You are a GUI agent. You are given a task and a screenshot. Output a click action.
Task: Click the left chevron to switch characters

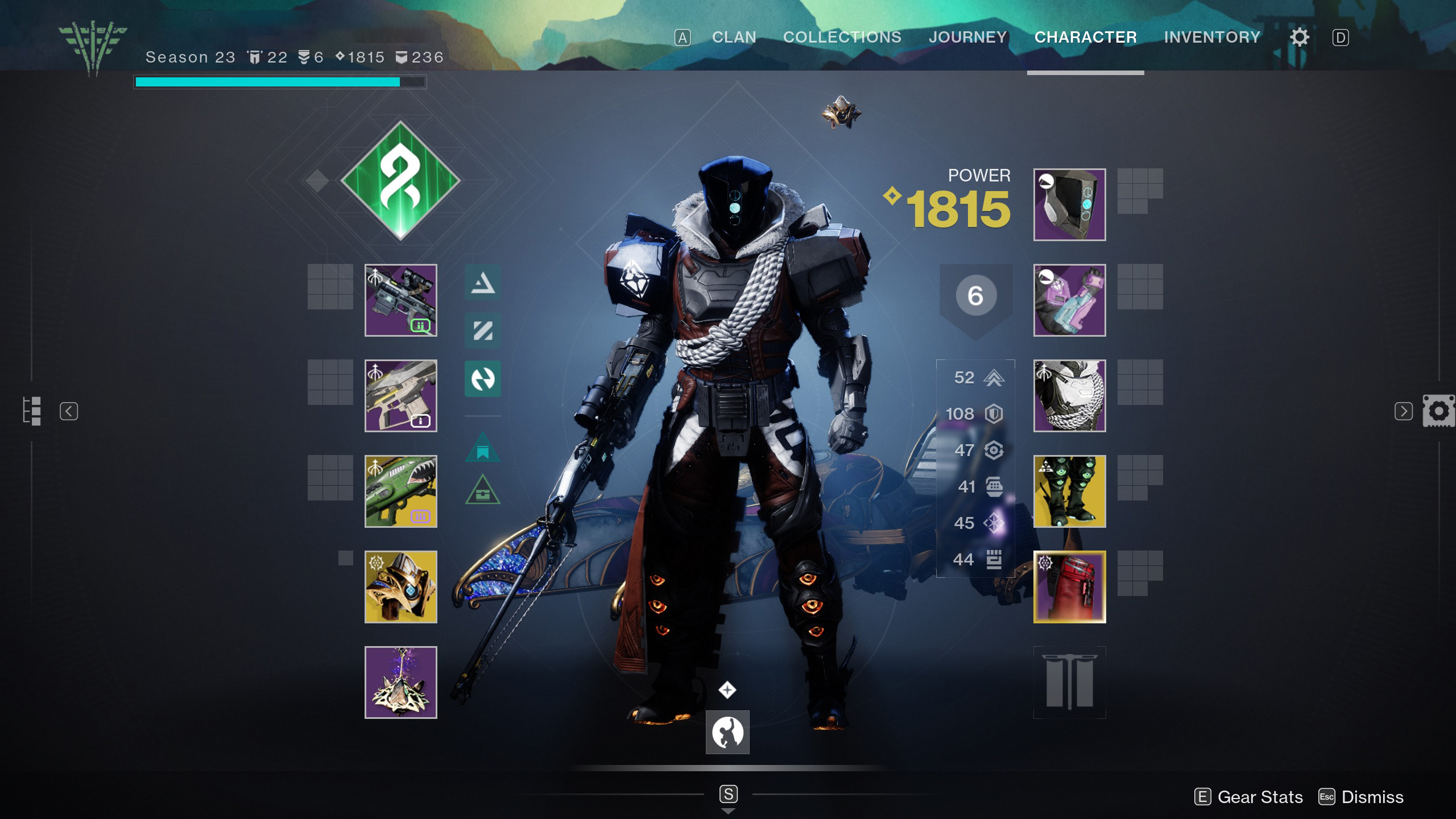69,411
